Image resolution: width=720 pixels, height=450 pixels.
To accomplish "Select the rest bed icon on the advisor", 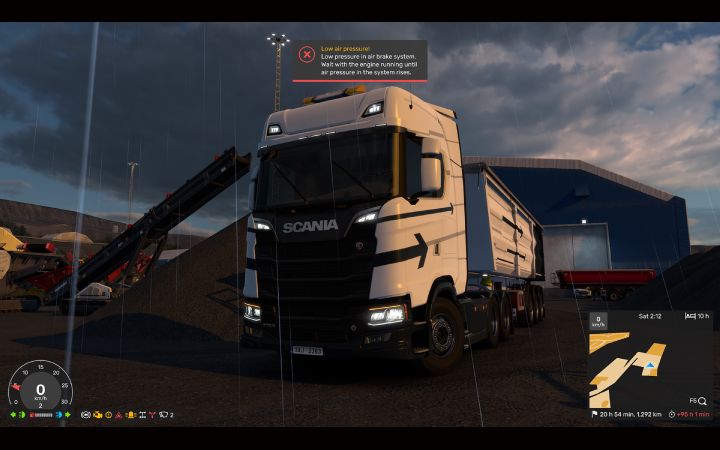I will click(690, 315).
